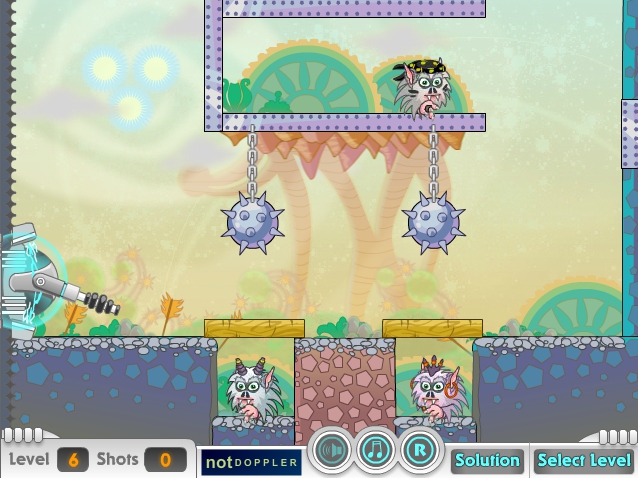
Task: Restart the level with the R button
Action: tap(421, 451)
